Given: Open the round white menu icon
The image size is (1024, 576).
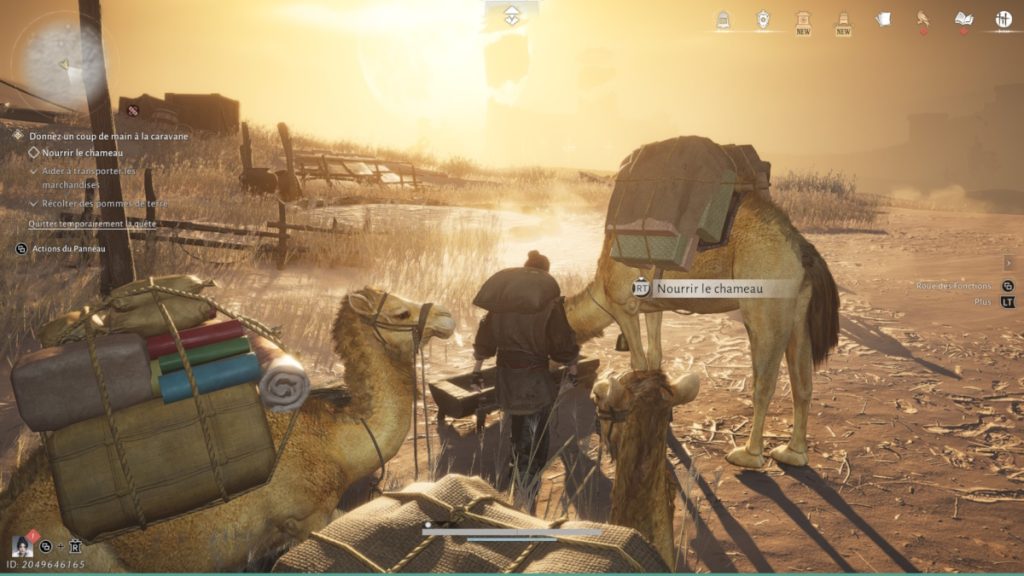Looking at the screenshot, I should (1003, 19).
